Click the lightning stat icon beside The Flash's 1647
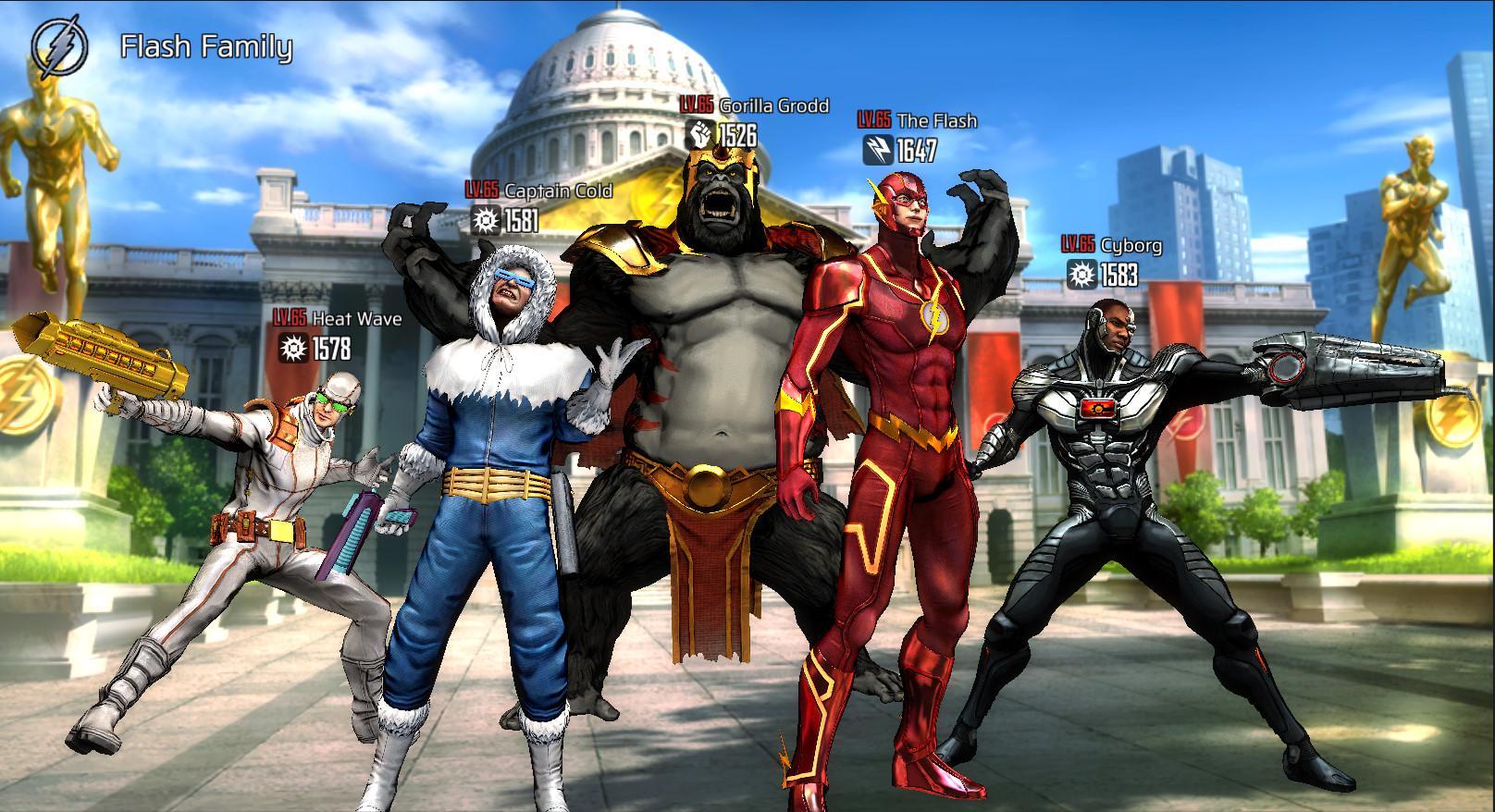The width and height of the screenshot is (1495, 812). point(881,146)
